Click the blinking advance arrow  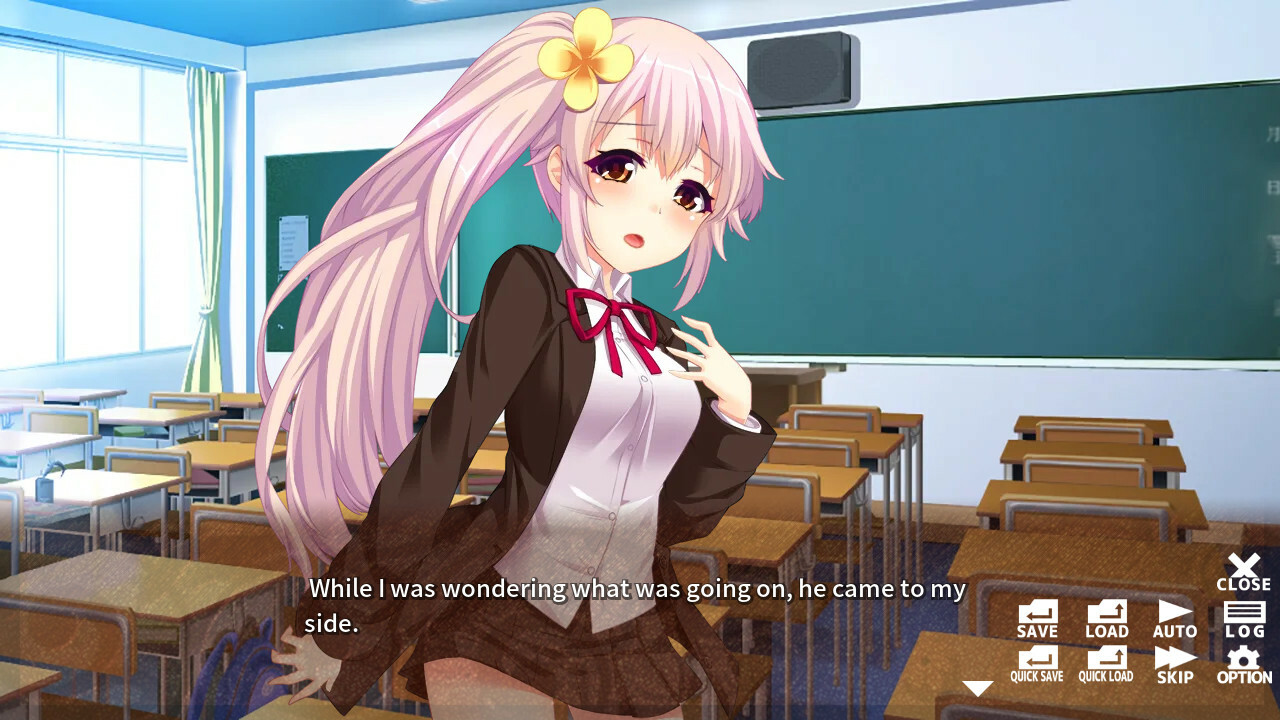pyautogui.click(x=977, y=686)
